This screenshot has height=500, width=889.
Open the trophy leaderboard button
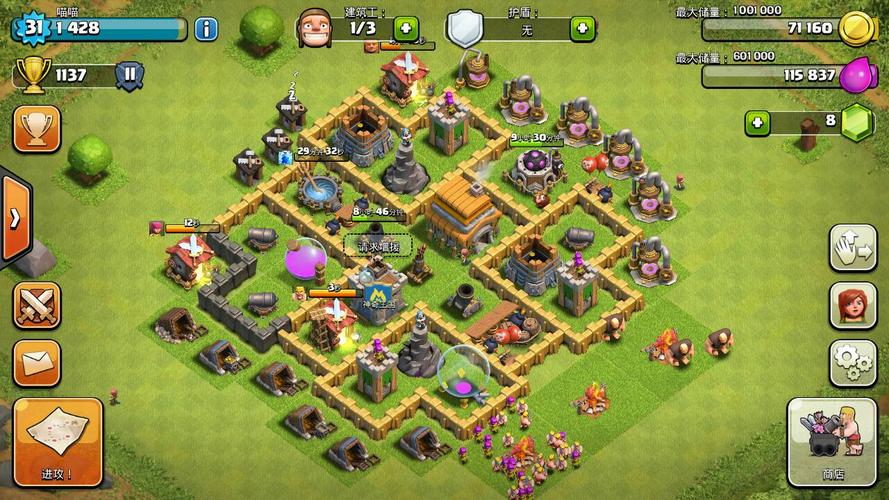pyautogui.click(x=37, y=129)
